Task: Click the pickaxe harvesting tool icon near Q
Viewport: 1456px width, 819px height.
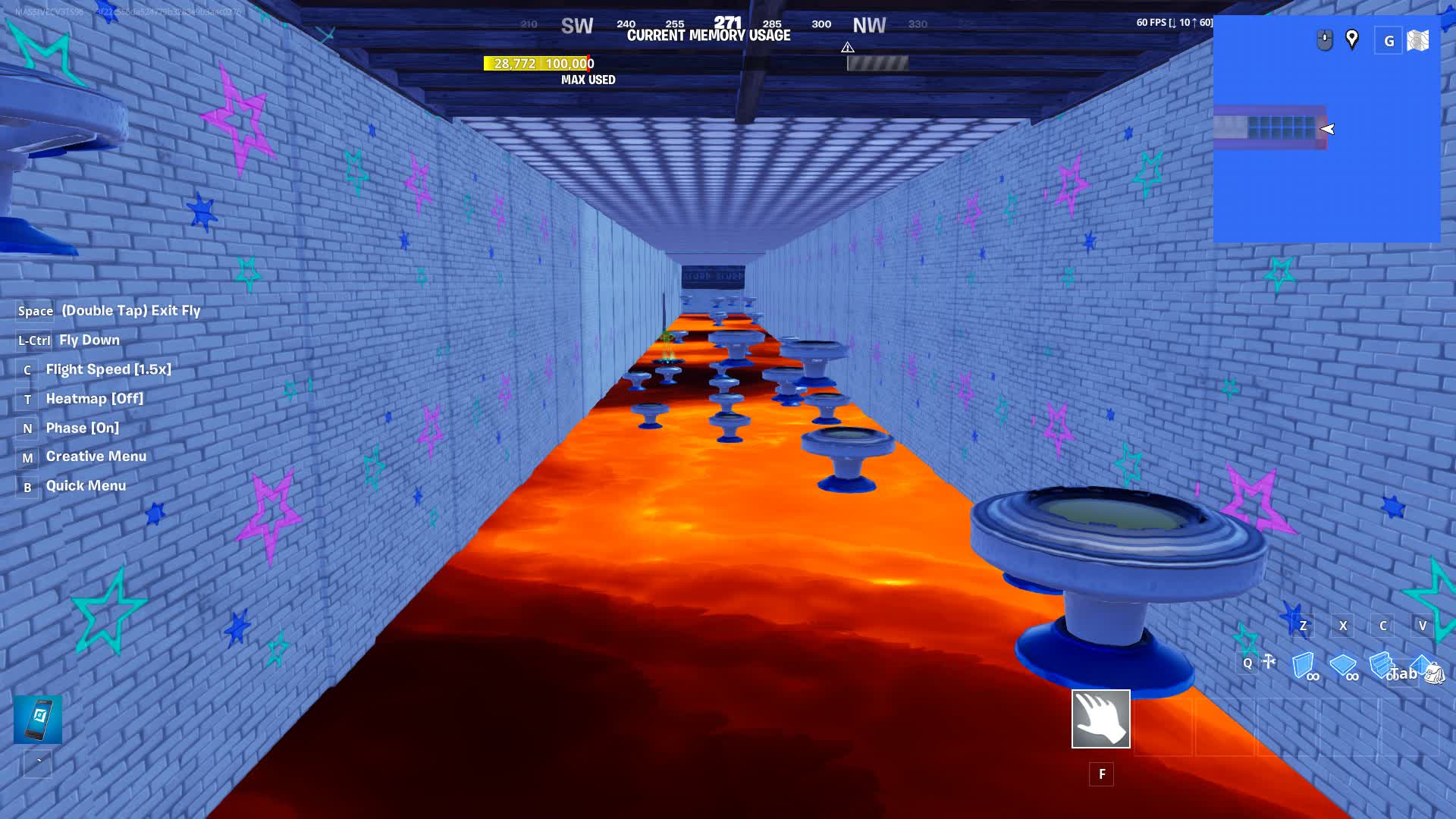Action: click(1268, 661)
